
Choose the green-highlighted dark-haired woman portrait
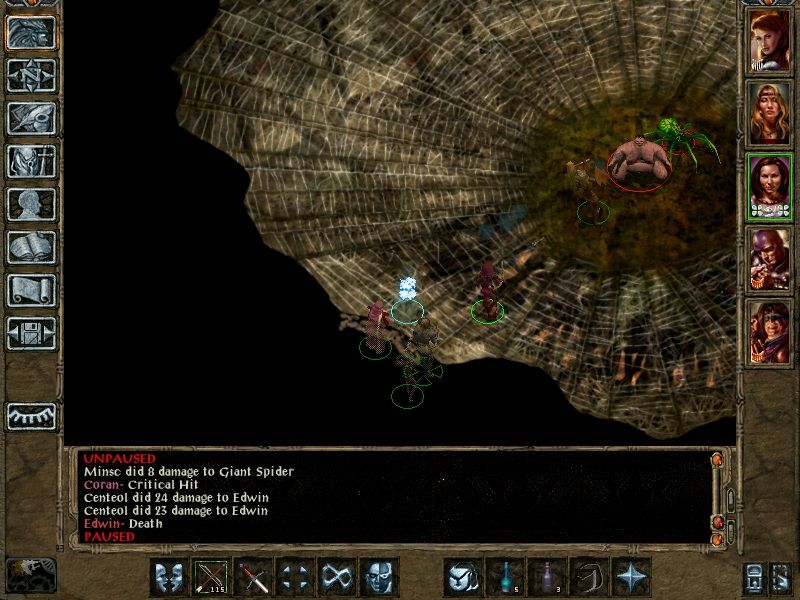(769, 186)
